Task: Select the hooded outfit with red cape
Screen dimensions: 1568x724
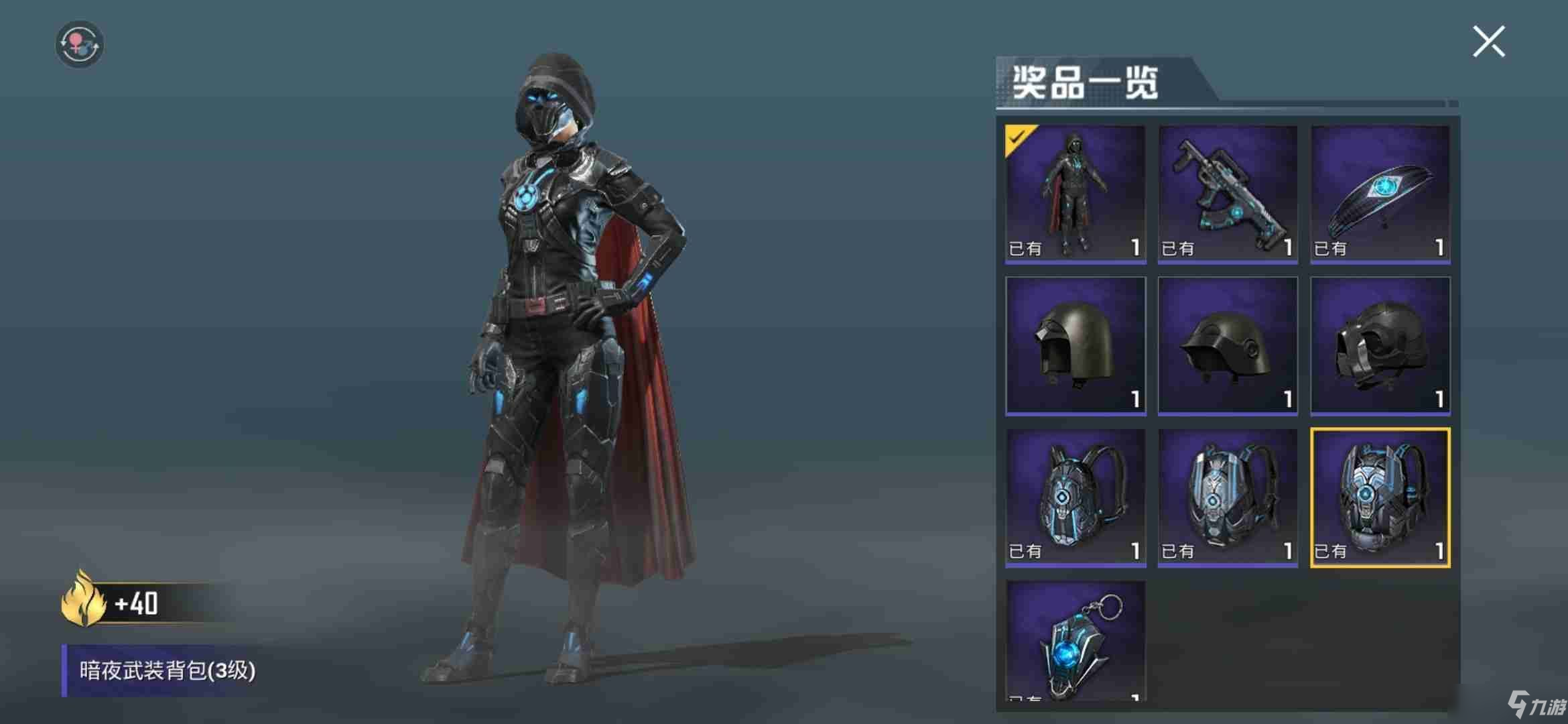Action: [1075, 194]
